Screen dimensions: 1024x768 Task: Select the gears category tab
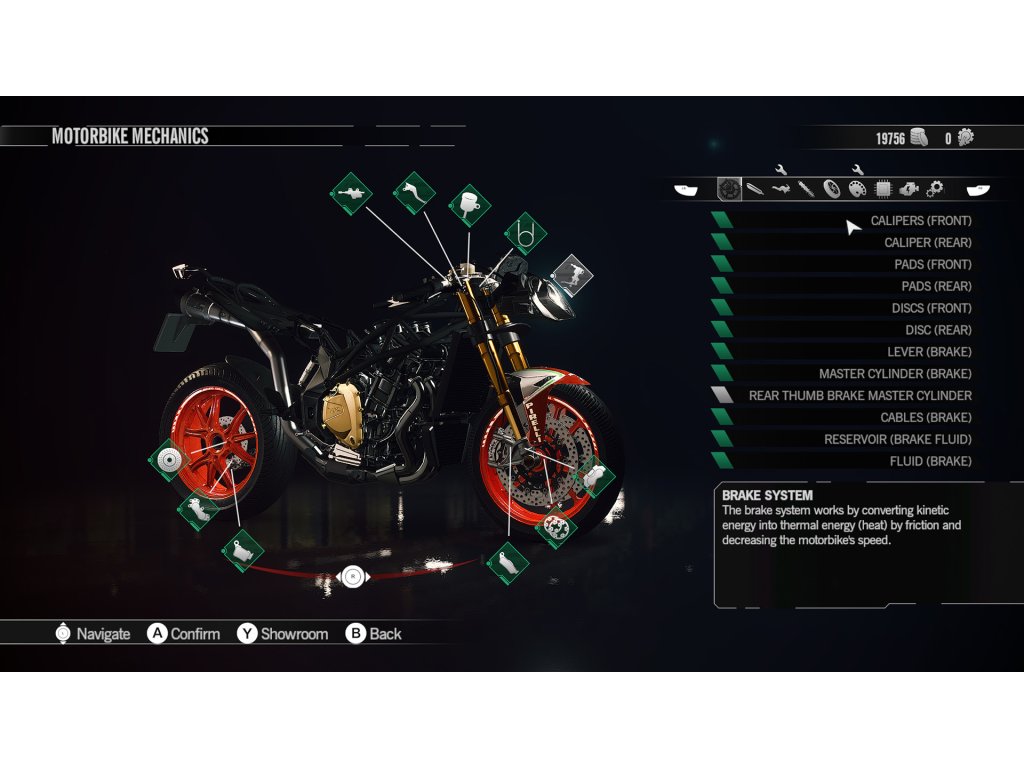click(x=935, y=188)
